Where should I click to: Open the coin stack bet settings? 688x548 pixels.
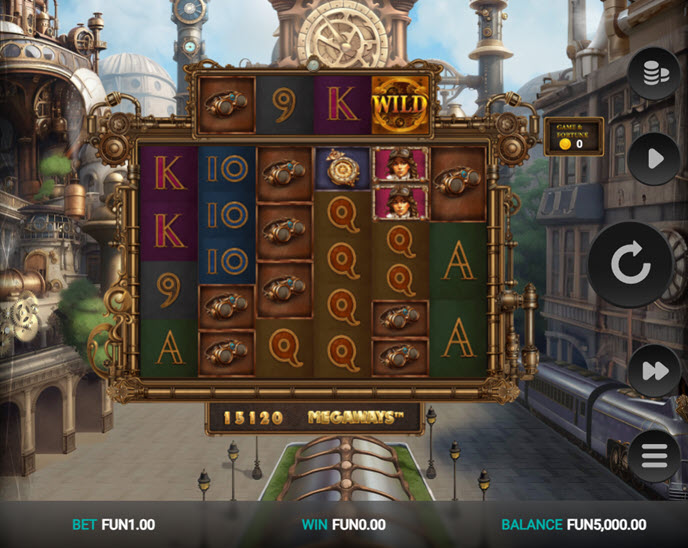pos(654,73)
